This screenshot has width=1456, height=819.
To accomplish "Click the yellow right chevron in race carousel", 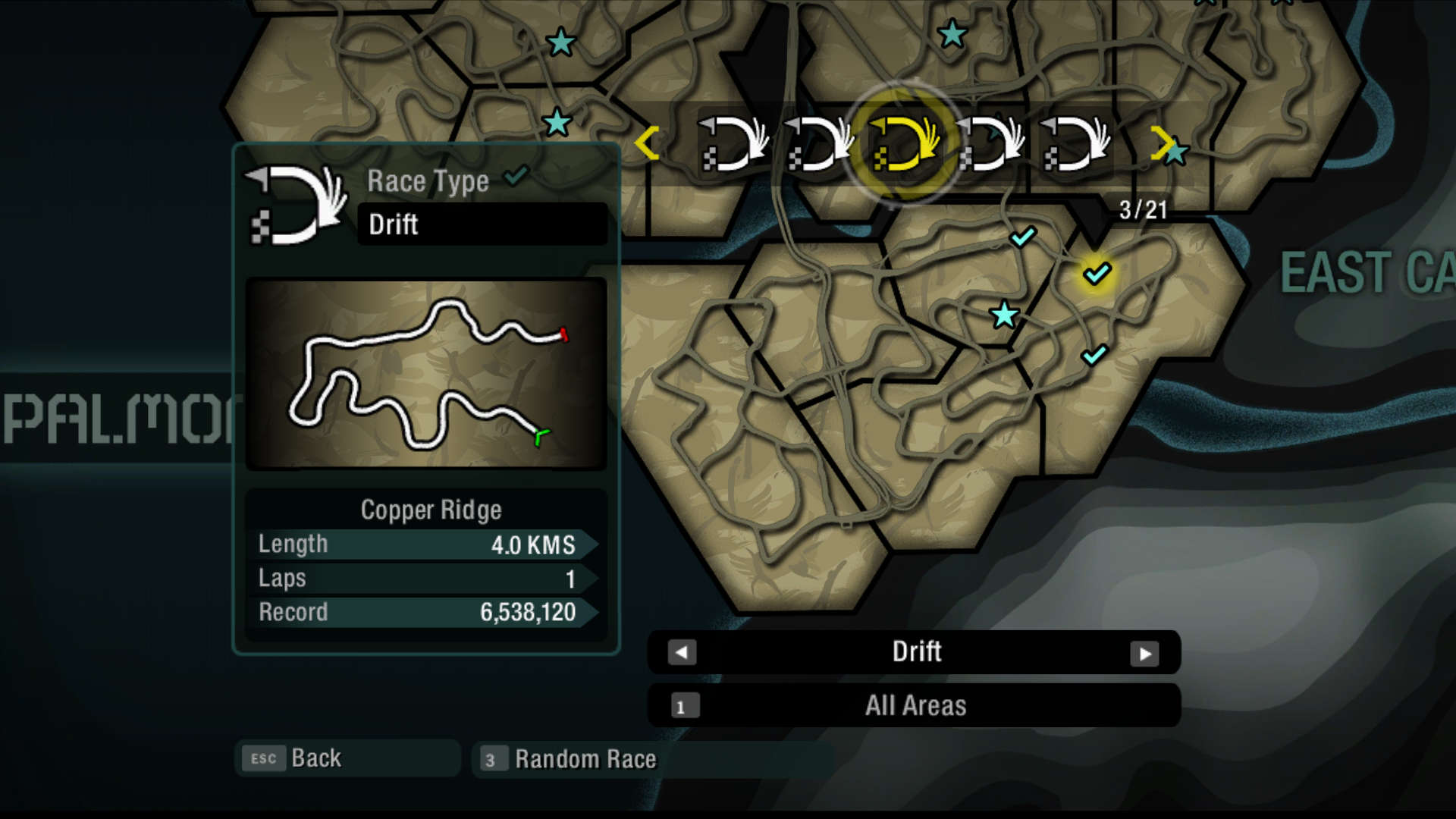I will click(x=1161, y=143).
